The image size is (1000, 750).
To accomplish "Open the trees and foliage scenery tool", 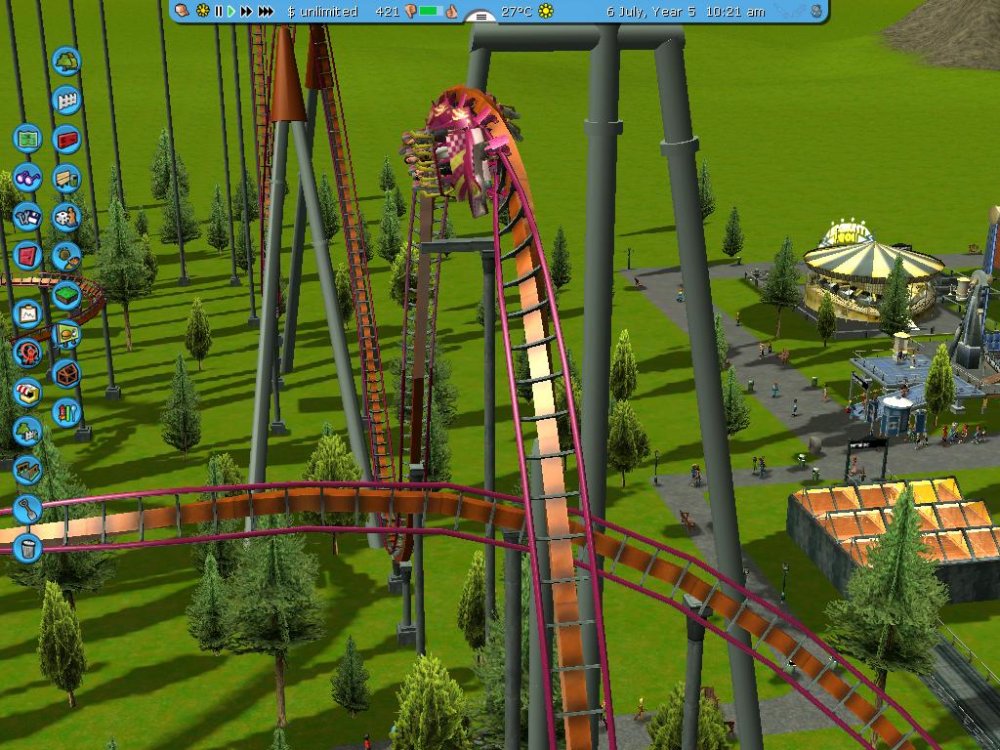I will (x=66, y=61).
